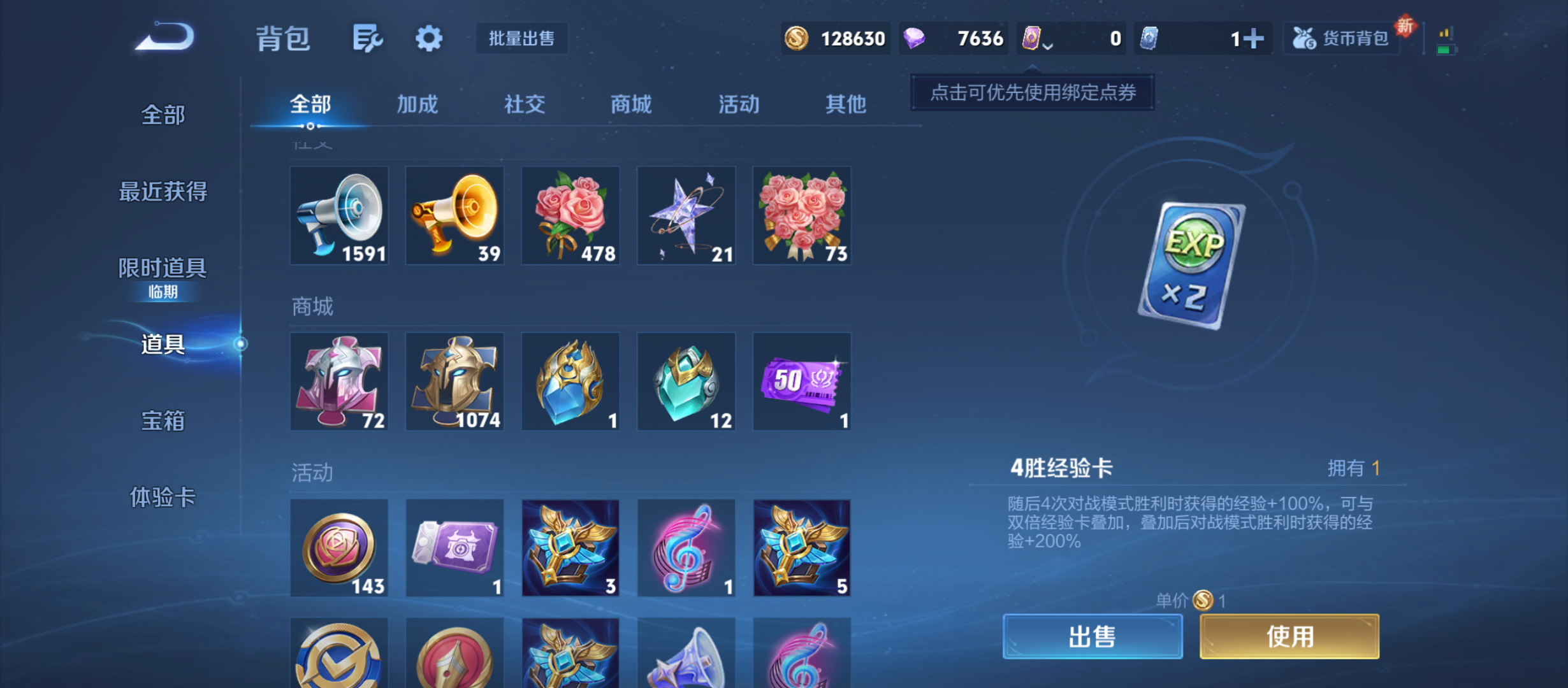This screenshot has width=1568, height=688.
Task: Click the bag organize icon beside 背包
Action: point(368,38)
